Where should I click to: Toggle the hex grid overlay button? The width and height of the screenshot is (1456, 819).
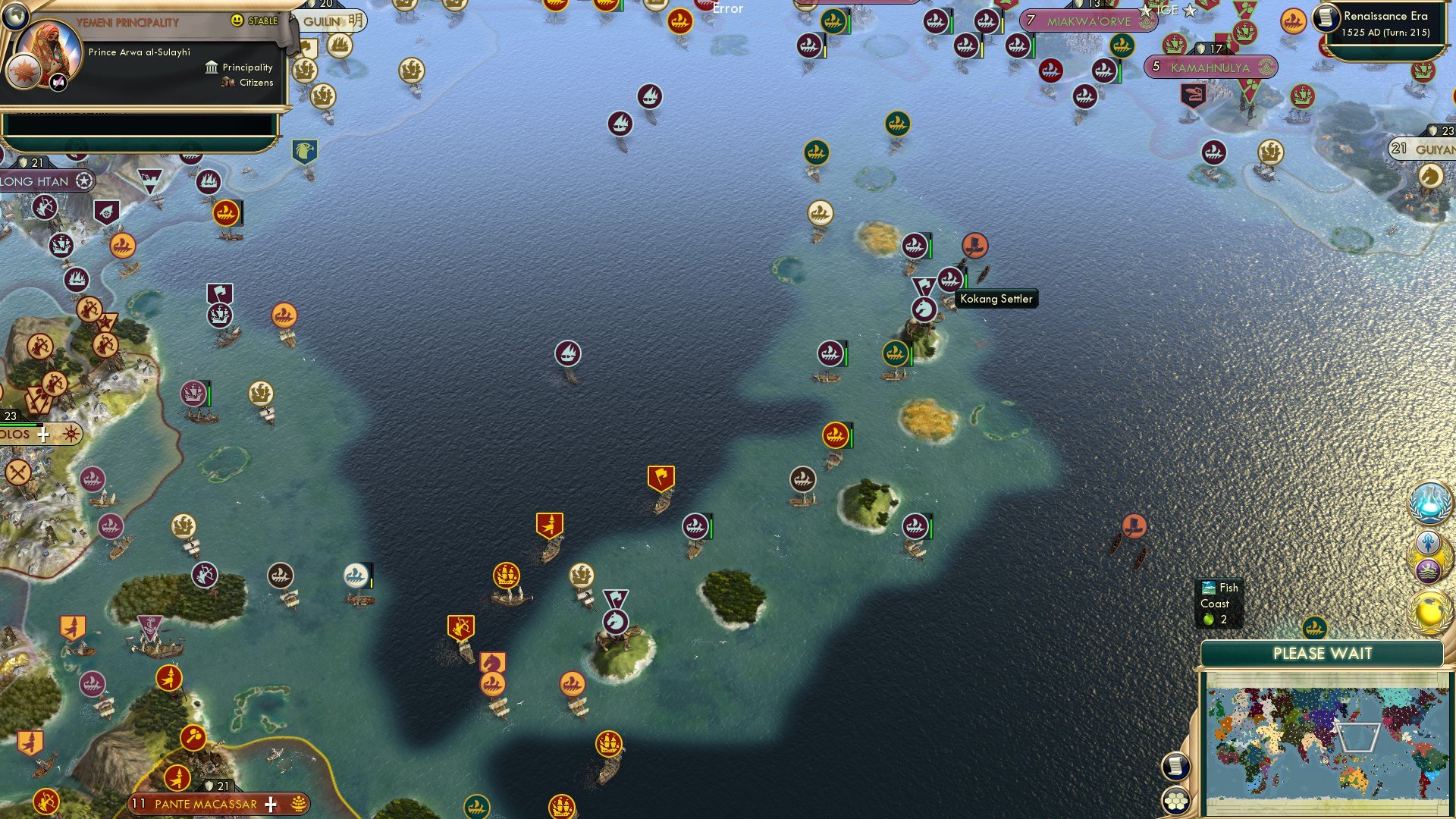[x=1176, y=800]
